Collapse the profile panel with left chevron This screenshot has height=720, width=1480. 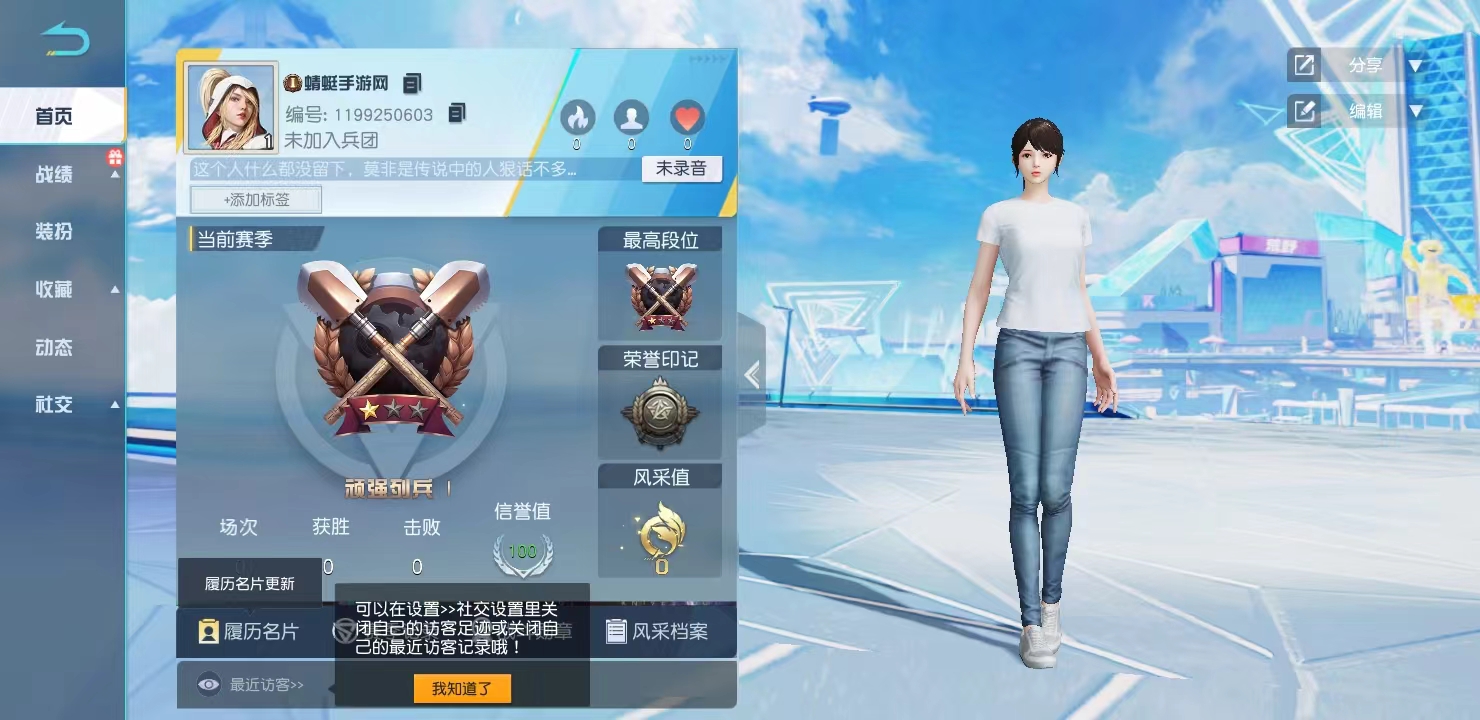[752, 375]
